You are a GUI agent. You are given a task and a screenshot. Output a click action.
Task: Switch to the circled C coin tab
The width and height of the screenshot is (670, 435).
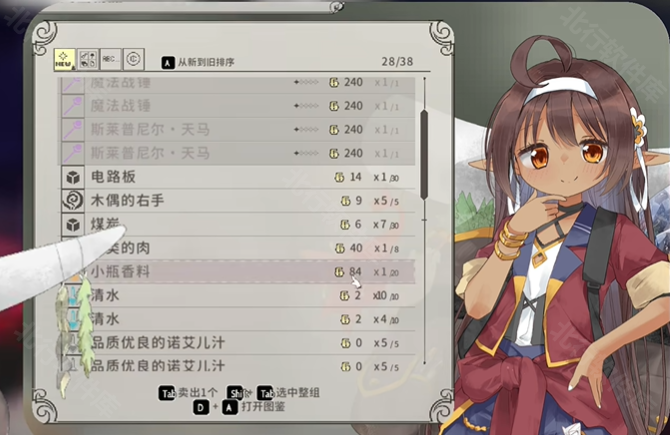click(133, 59)
